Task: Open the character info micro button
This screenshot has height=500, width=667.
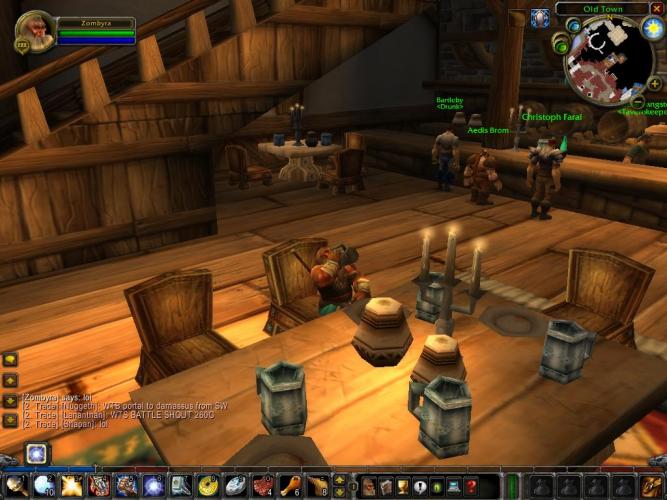Action: pos(369,486)
